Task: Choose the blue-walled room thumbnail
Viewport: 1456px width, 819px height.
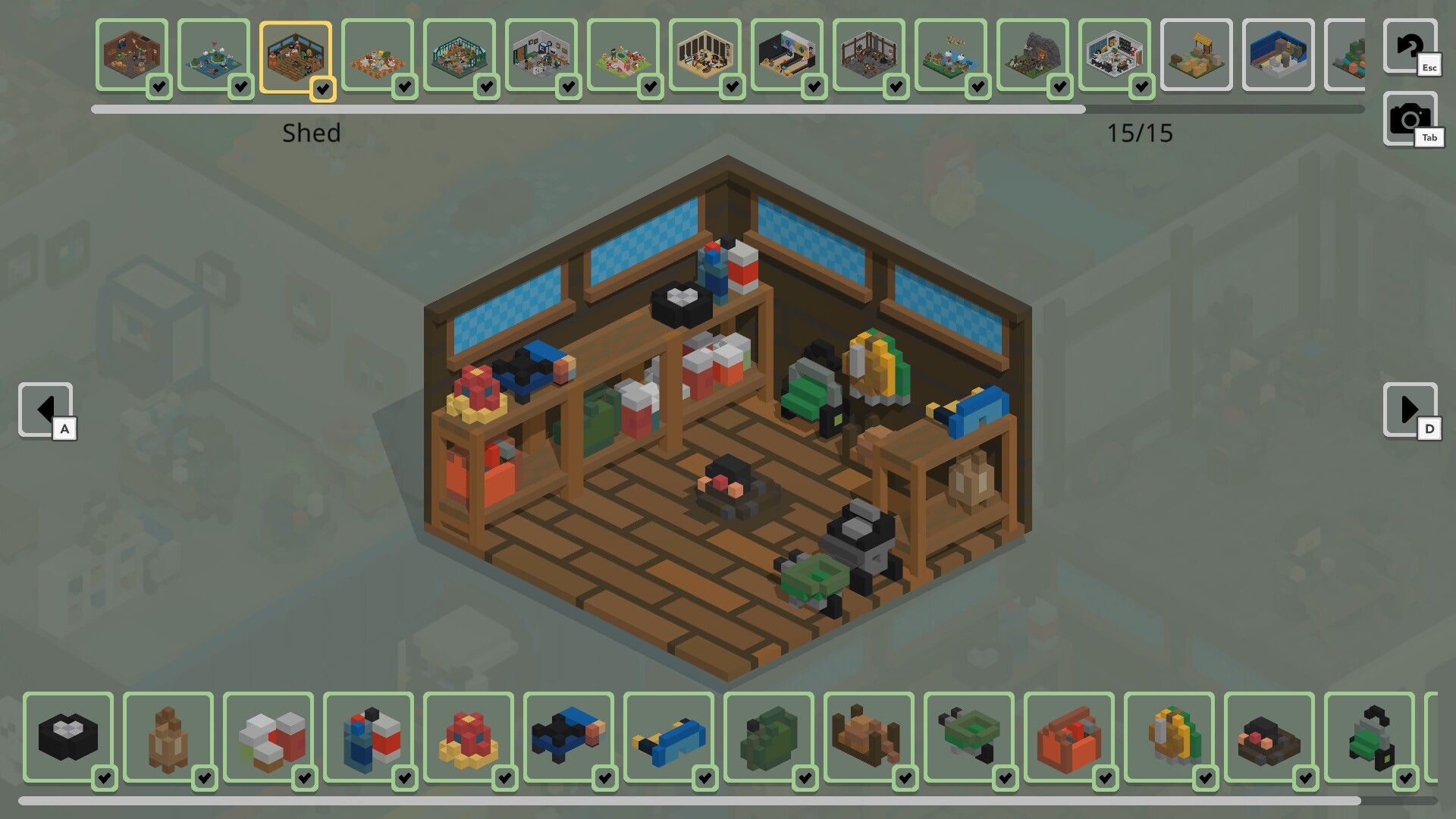Action: click(x=1278, y=55)
